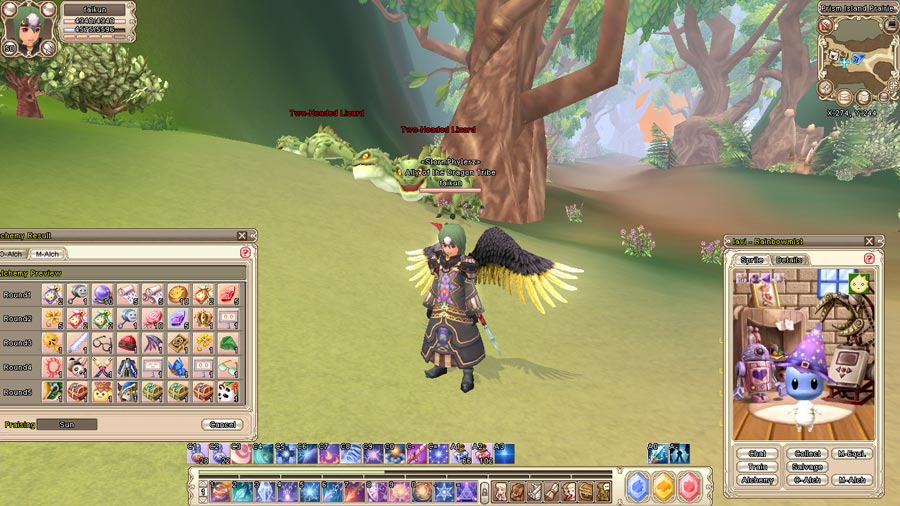Switch to the sprite Details tab
Image resolution: width=900 pixels, height=506 pixels.
click(789, 260)
